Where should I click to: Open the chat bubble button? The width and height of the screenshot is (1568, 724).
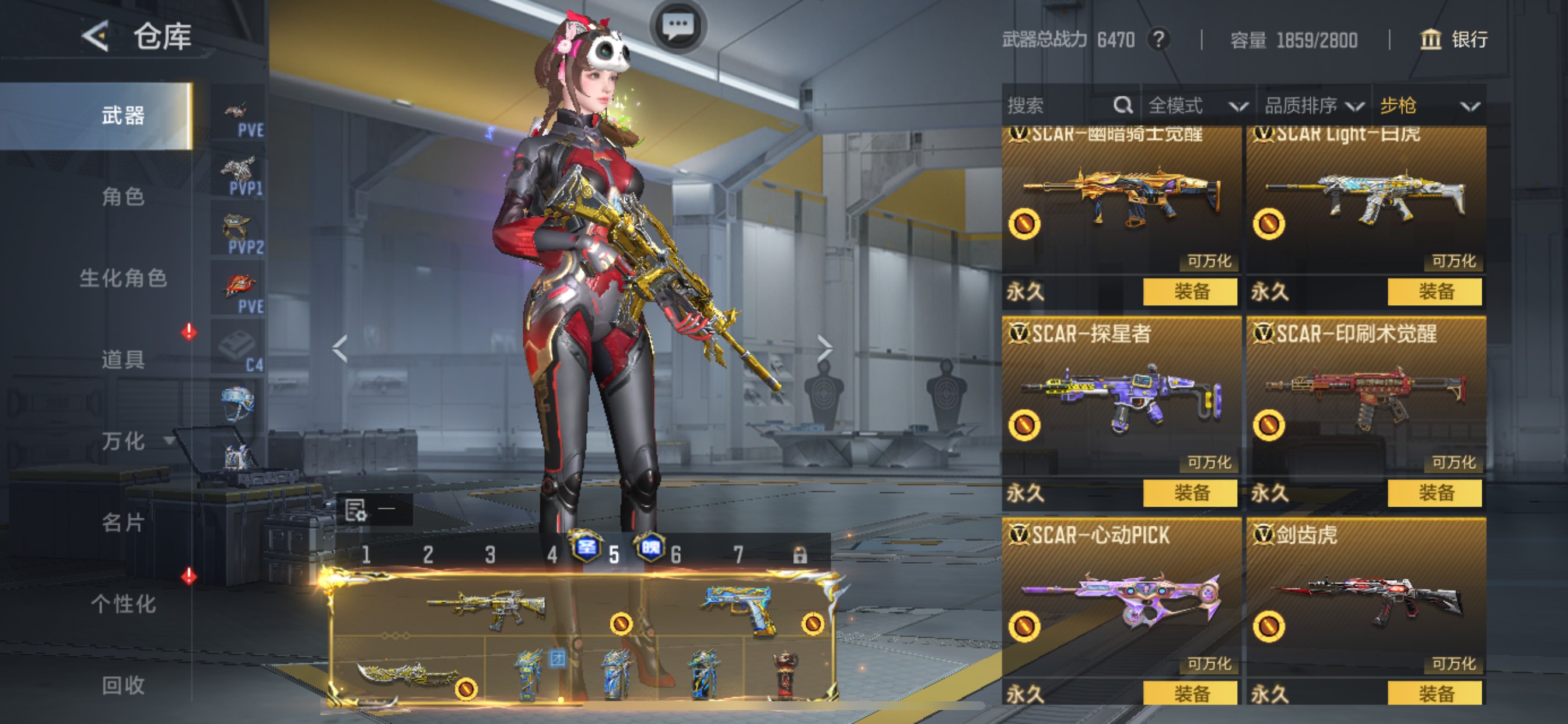click(677, 26)
